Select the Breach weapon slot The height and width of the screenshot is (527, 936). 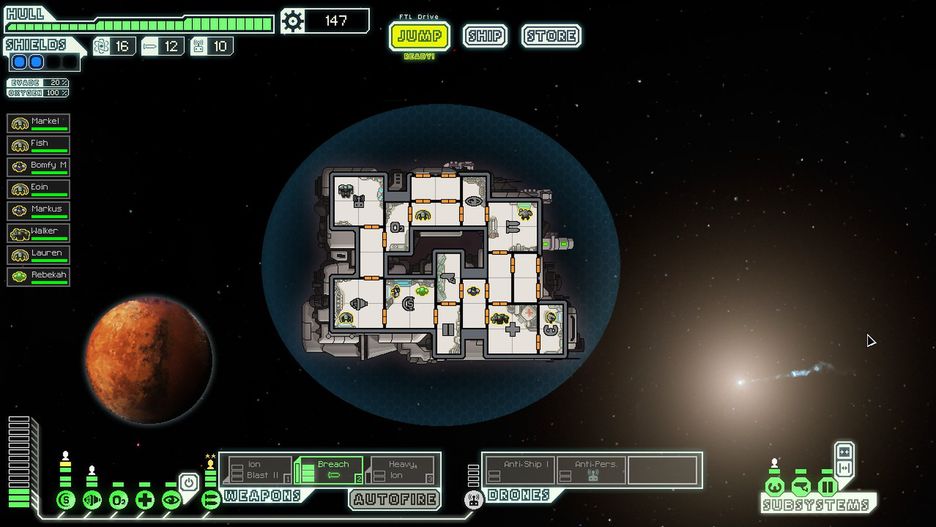[x=330, y=470]
